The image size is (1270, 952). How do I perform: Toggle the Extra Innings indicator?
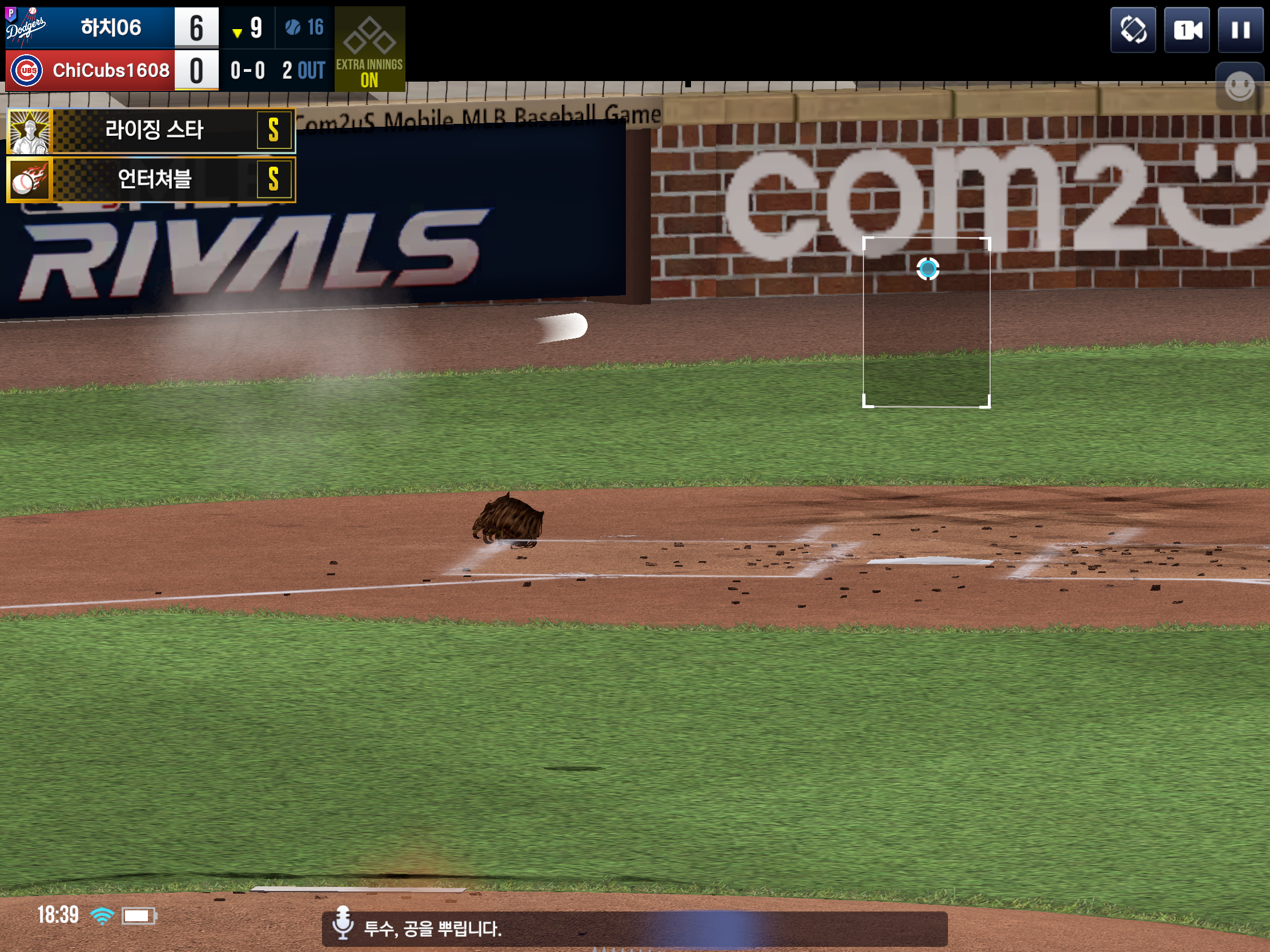coord(369,49)
